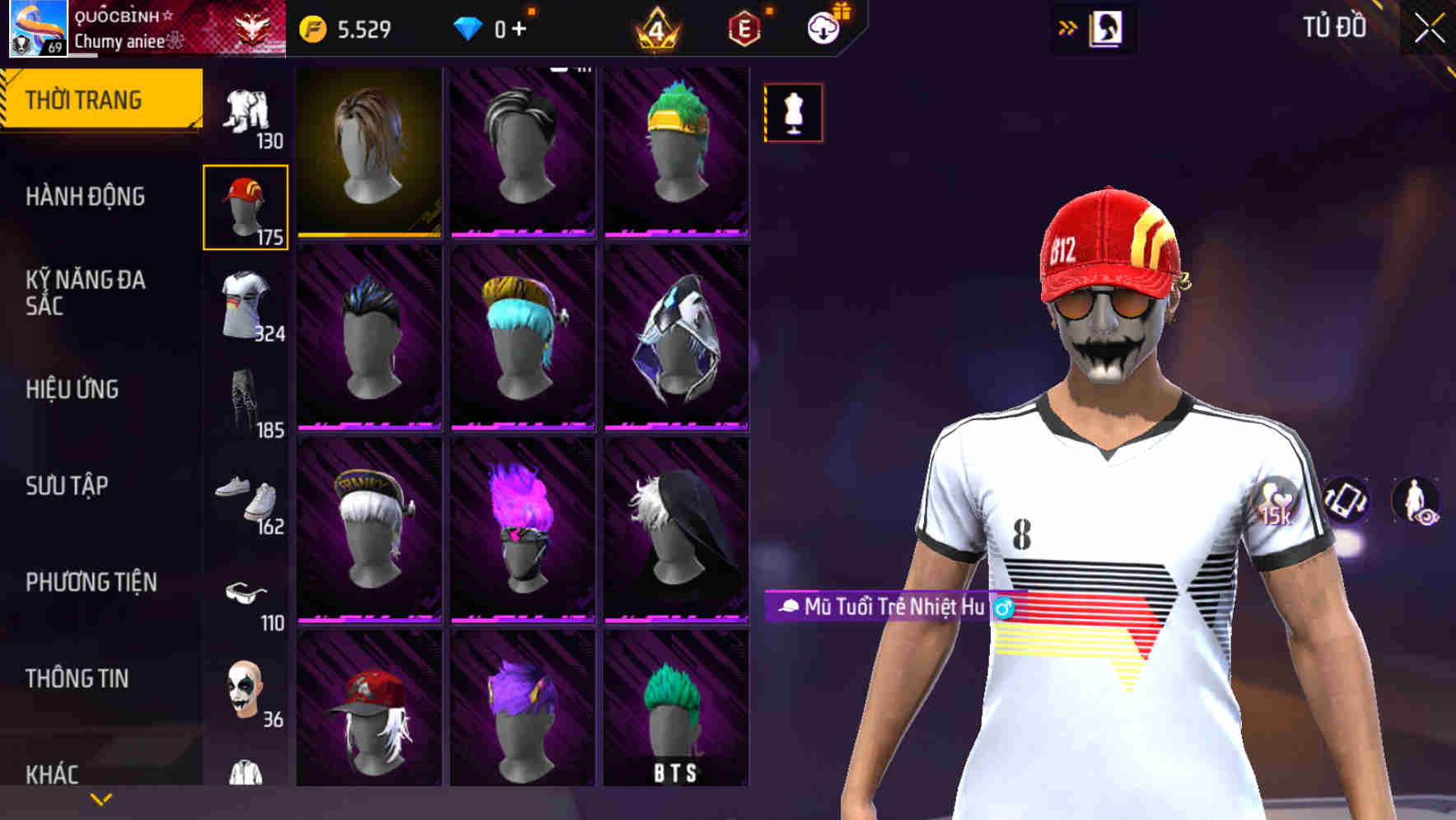Open the SƯU TẬP tab

68,486
